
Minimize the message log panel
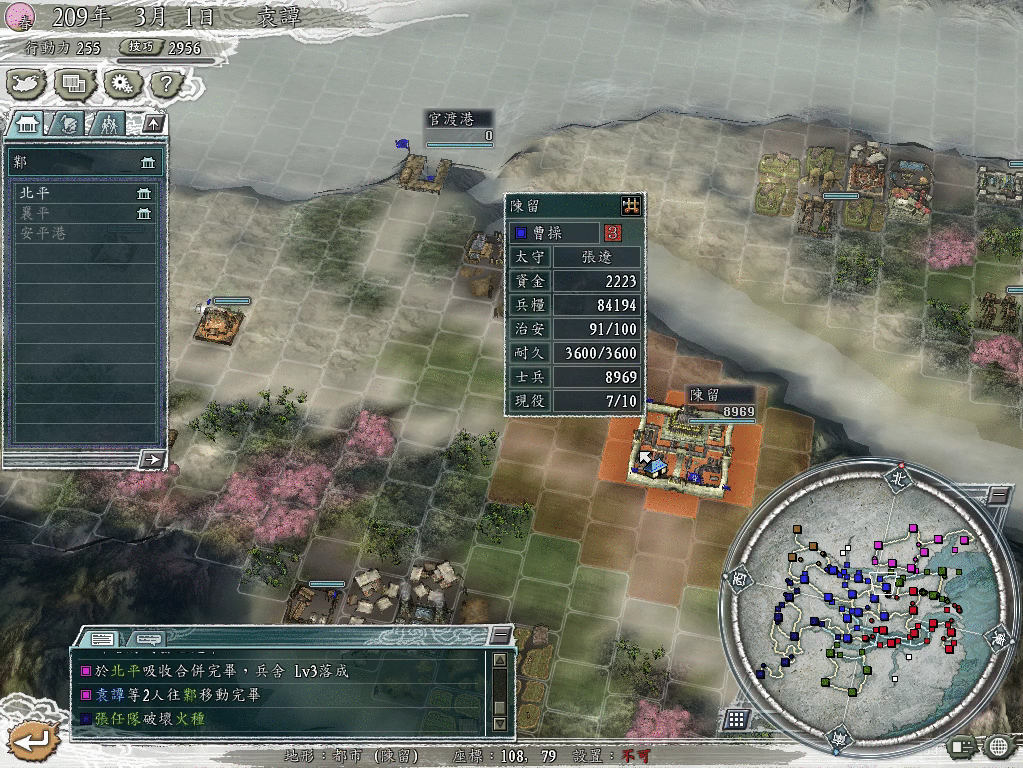pos(500,636)
